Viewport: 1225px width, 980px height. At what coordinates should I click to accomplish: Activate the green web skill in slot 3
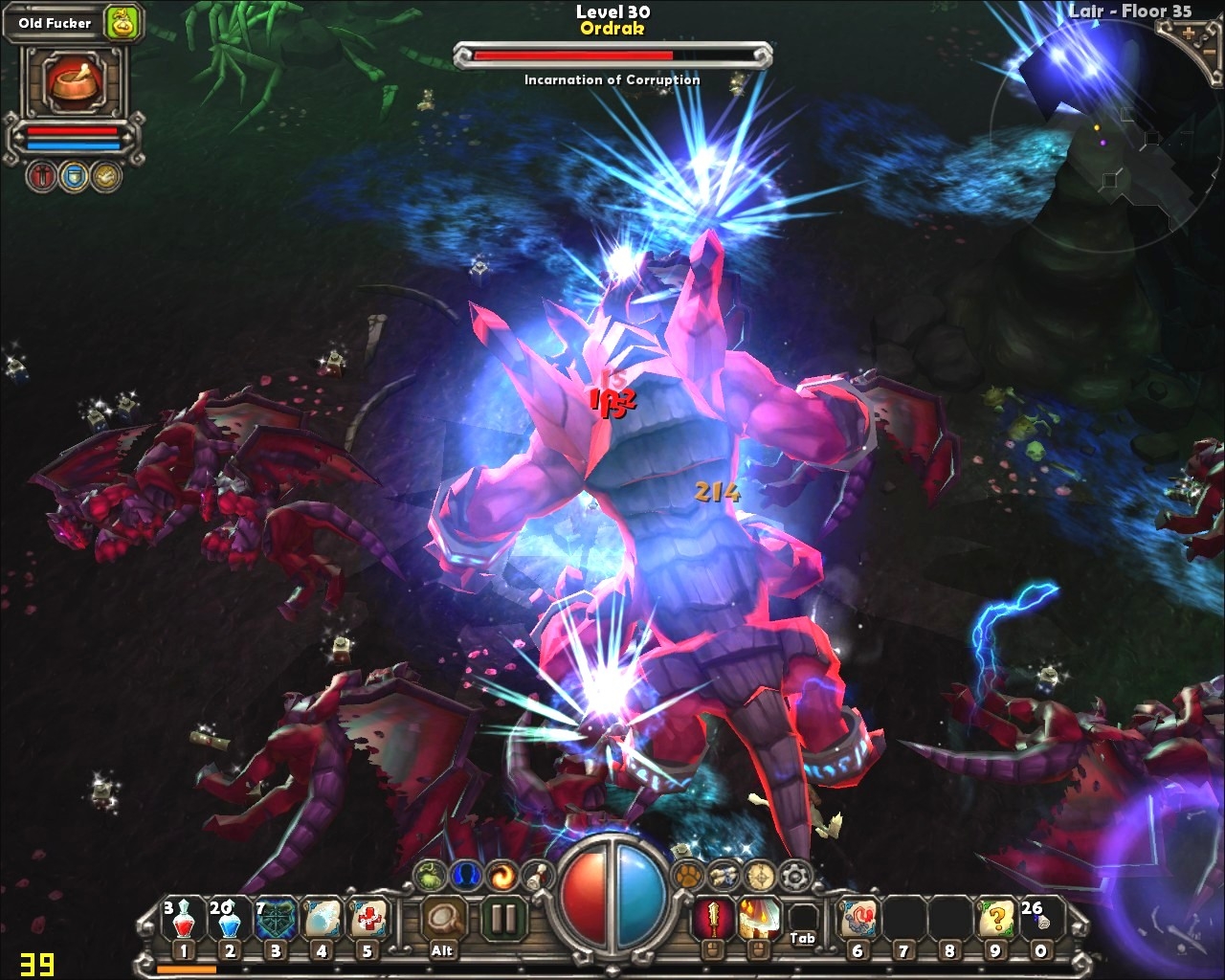[275, 919]
